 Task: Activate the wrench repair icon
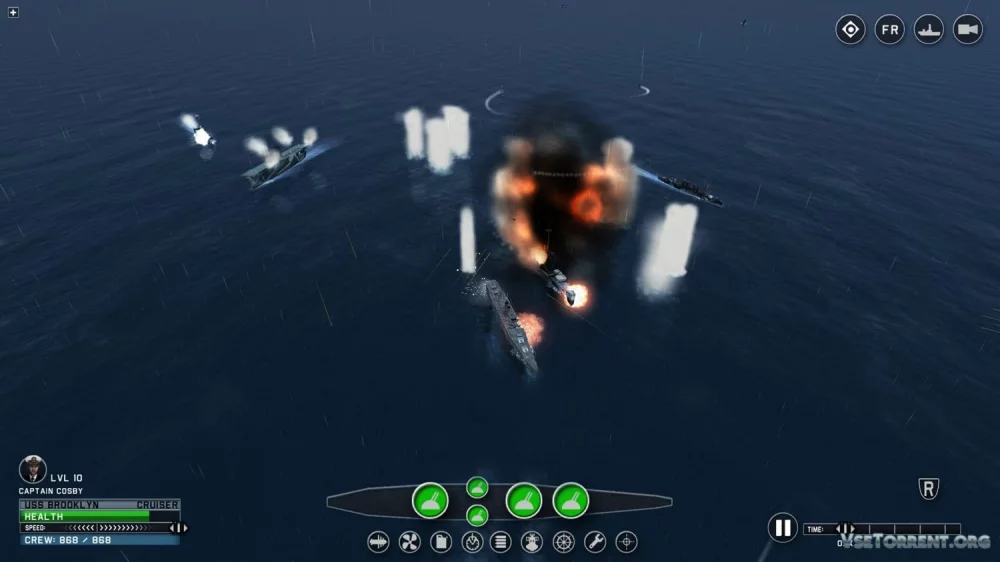(595, 542)
